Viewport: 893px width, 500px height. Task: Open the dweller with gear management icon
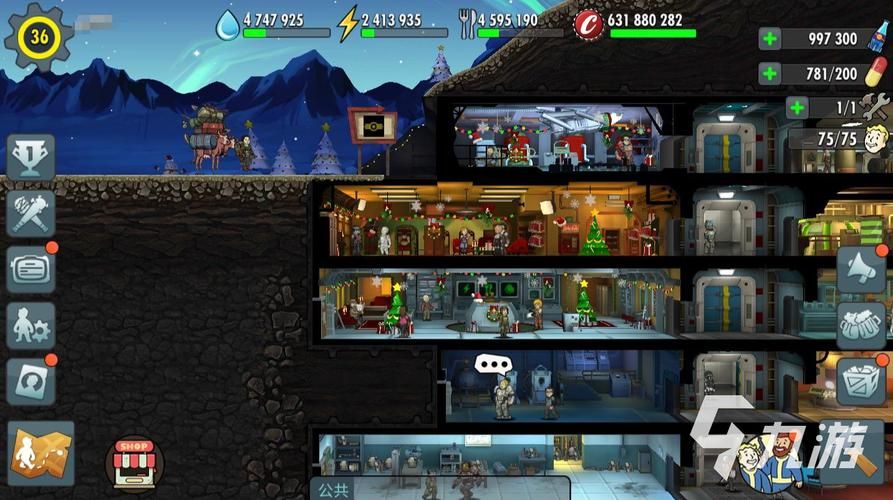click(31, 324)
